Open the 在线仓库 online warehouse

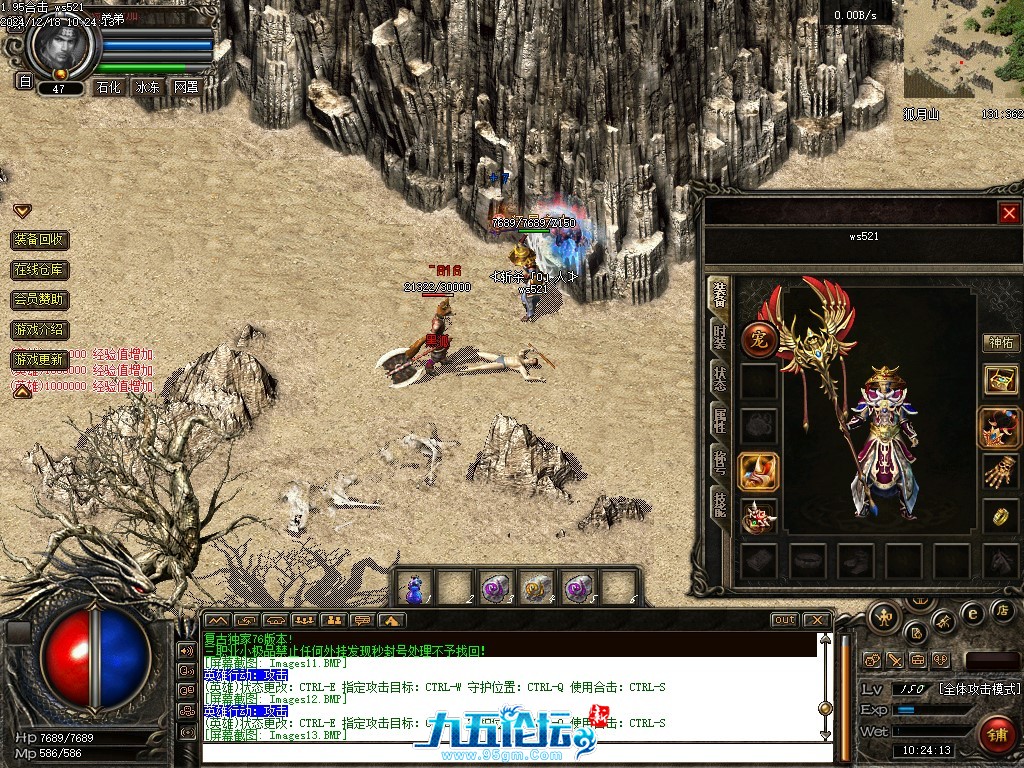tap(40, 270)
